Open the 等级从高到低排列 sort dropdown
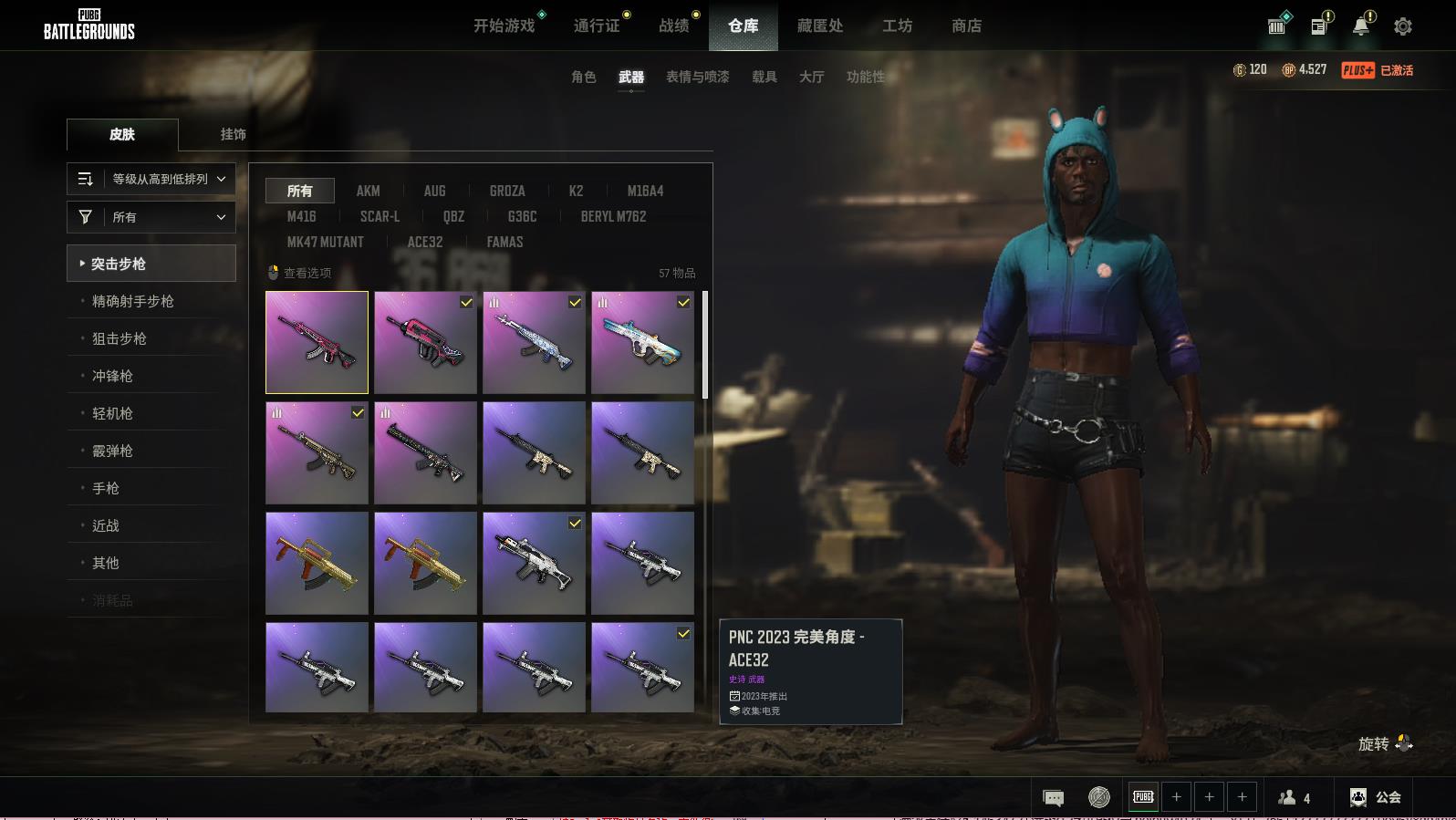 pos(151,179)
